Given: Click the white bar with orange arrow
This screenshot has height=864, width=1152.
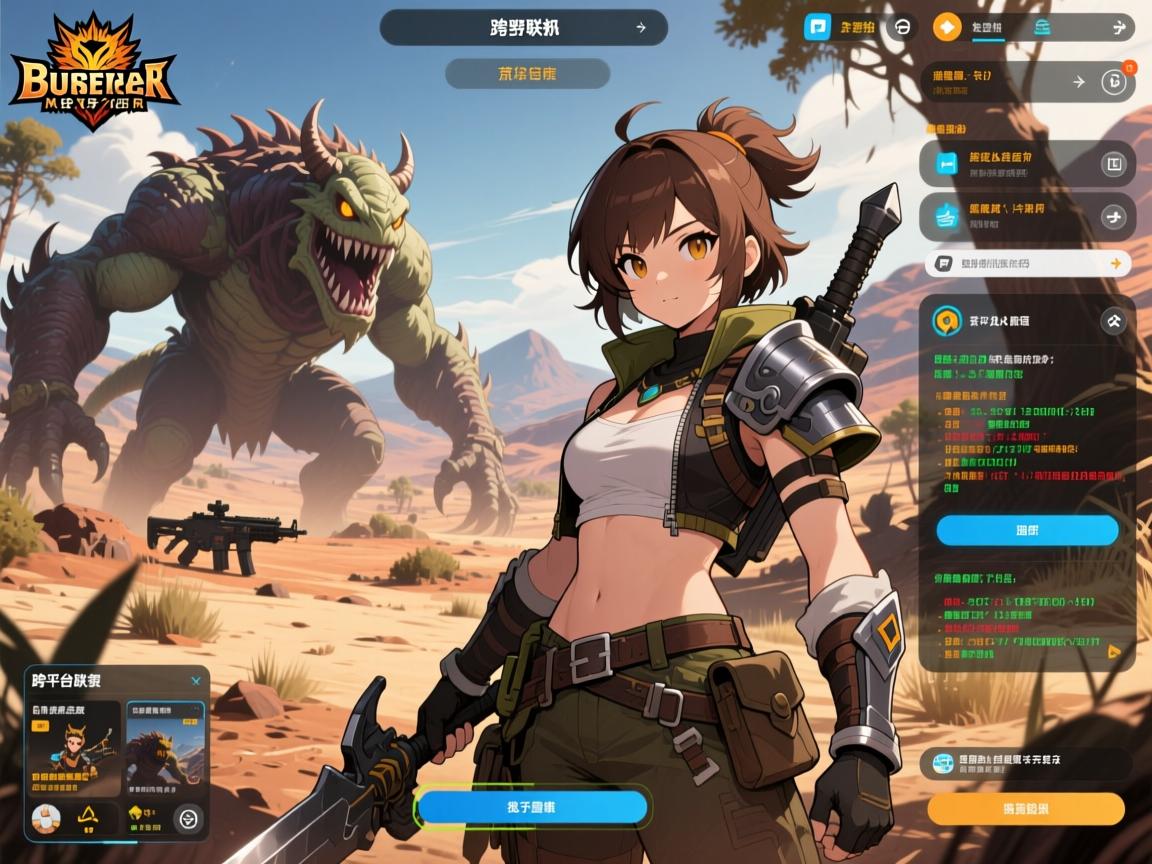Looking at the screenshot, I should [1027, 264].
